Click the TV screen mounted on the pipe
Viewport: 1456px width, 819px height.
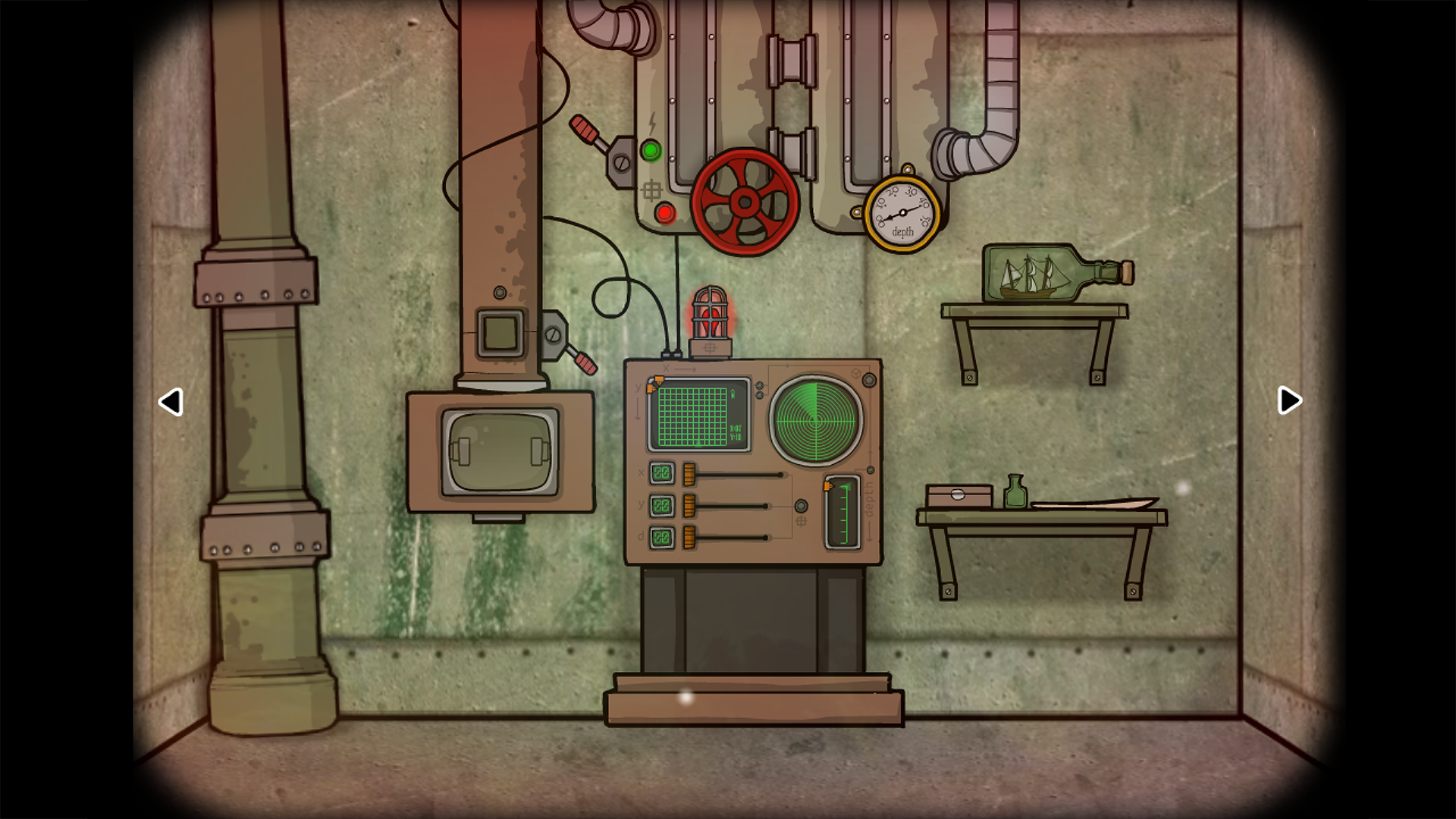pos(499,450)
